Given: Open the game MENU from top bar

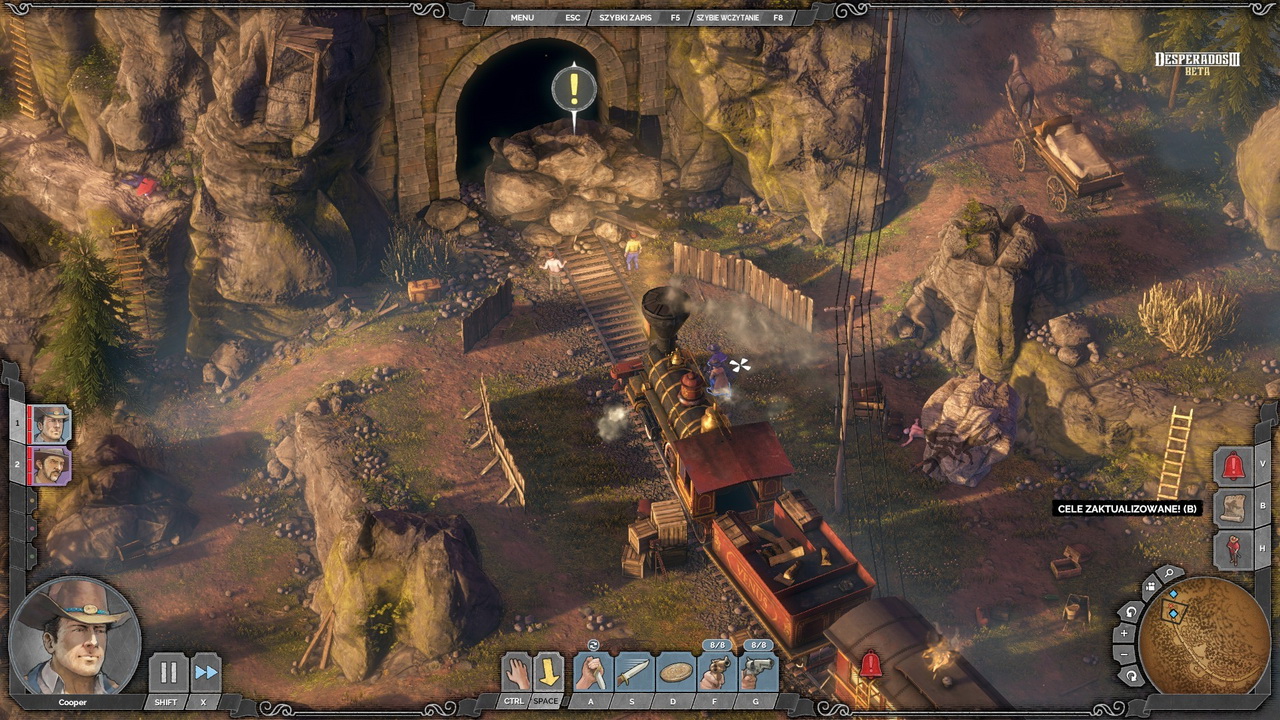Looking at the screenshot, I should (522, 17).
